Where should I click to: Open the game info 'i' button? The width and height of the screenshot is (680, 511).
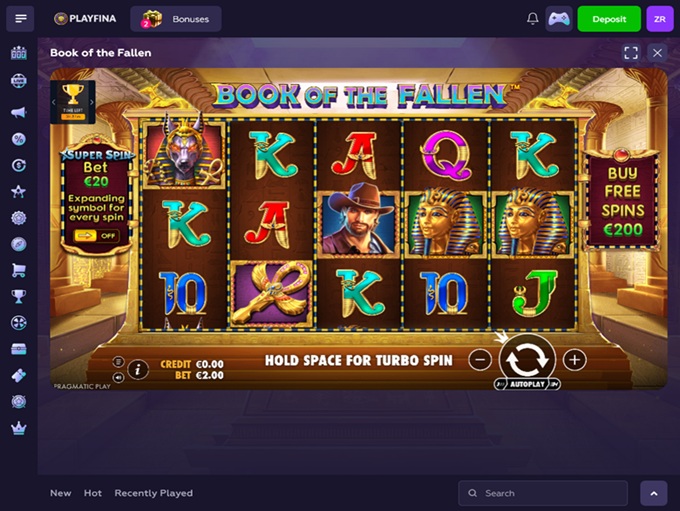[138, 369]
